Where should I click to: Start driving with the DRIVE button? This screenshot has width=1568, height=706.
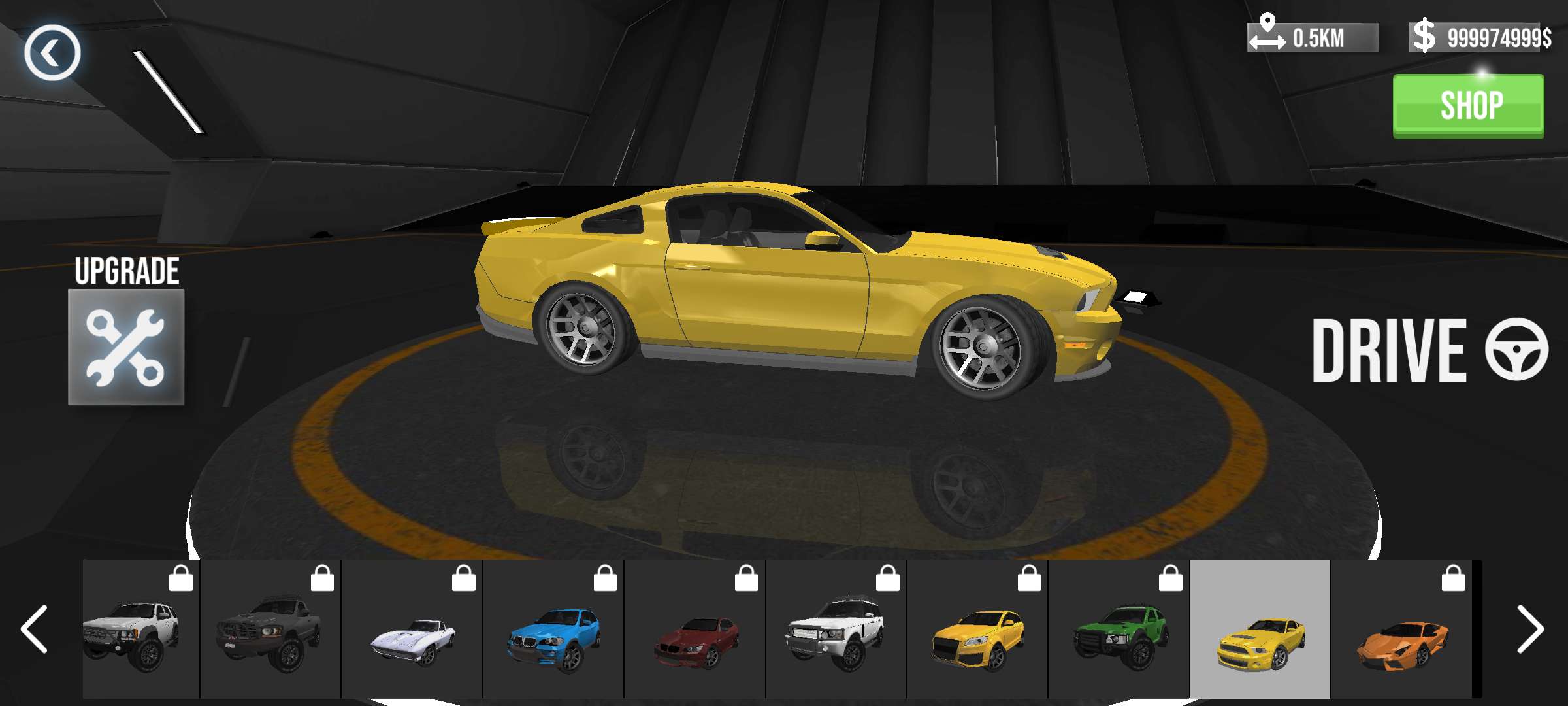point(1429,350)
